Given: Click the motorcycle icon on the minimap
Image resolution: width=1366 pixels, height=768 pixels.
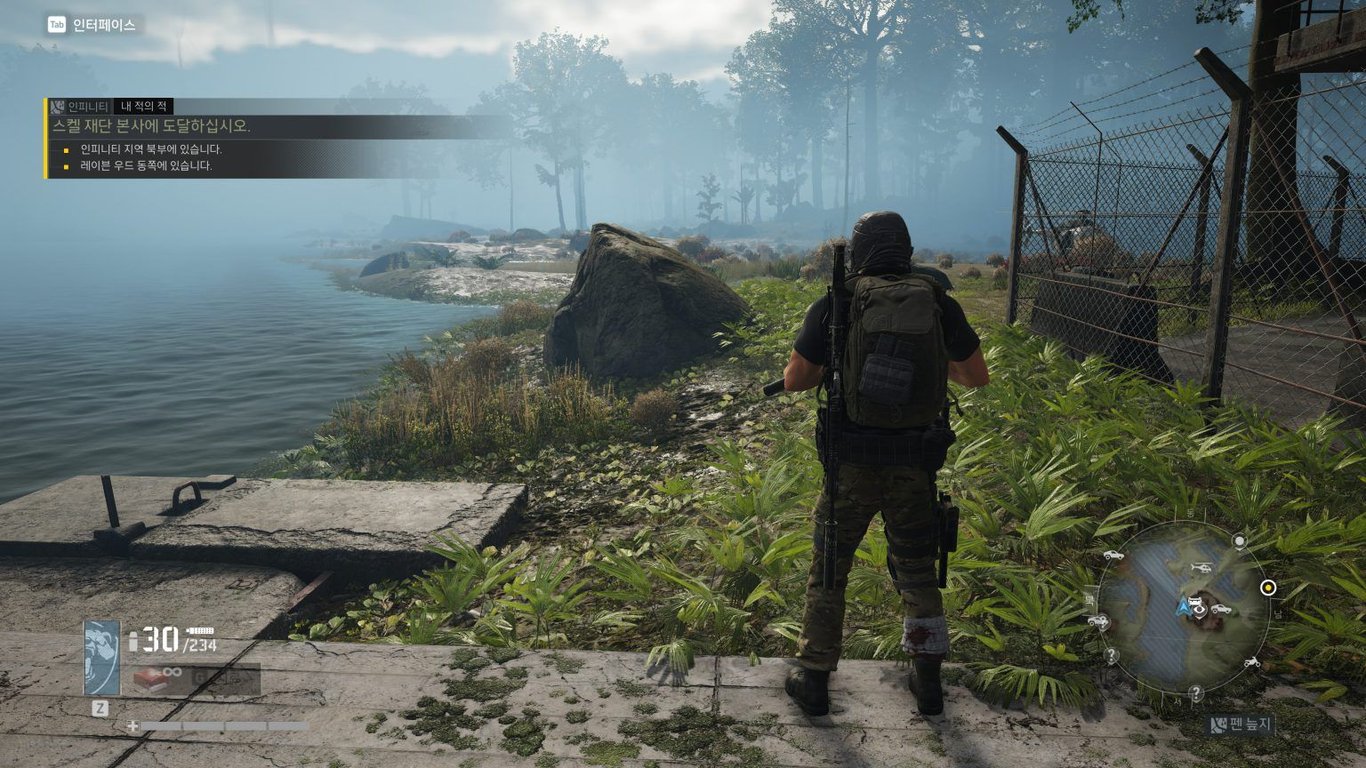Looking at the screenshot, I should 1250,661.
